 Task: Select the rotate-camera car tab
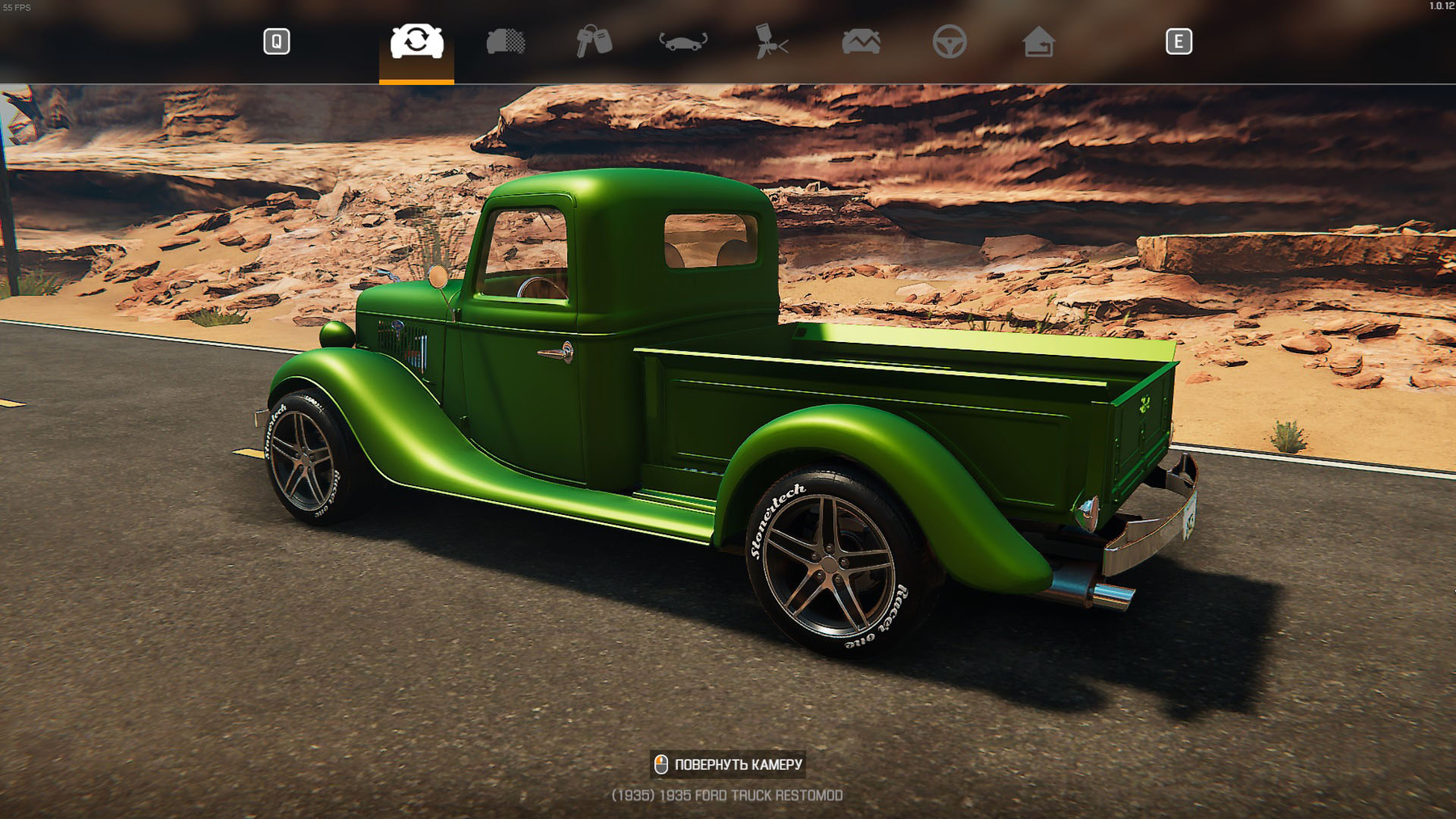pyautogui.click(x=417, y=42)
